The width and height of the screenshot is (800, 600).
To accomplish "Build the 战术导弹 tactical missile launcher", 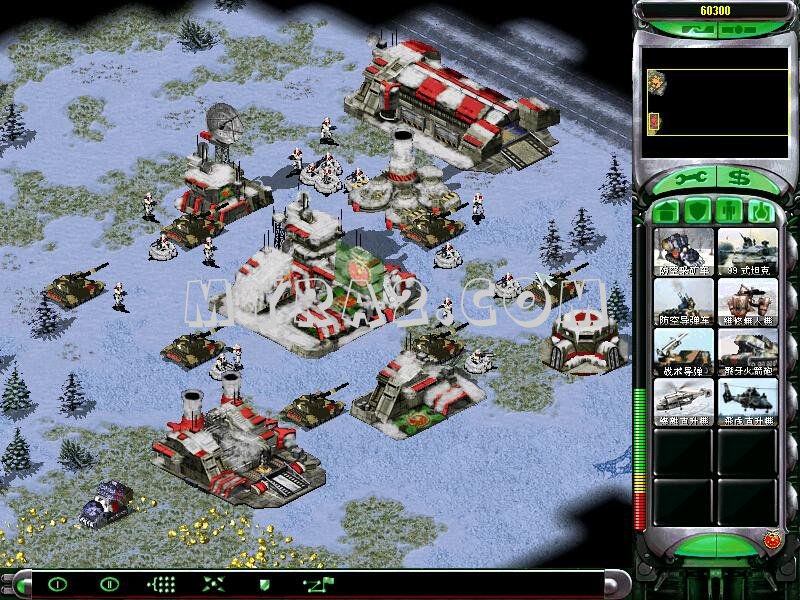I will [684, 352].
